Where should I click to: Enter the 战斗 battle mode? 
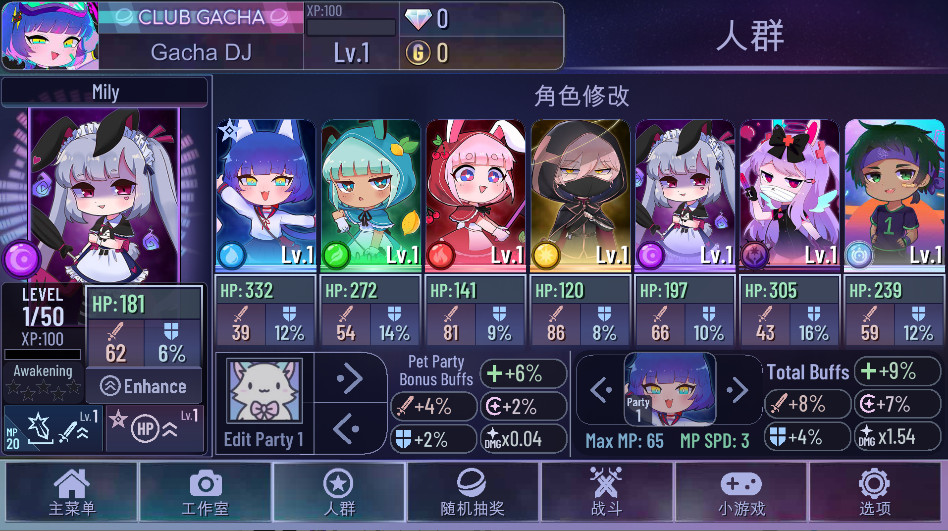607,492
